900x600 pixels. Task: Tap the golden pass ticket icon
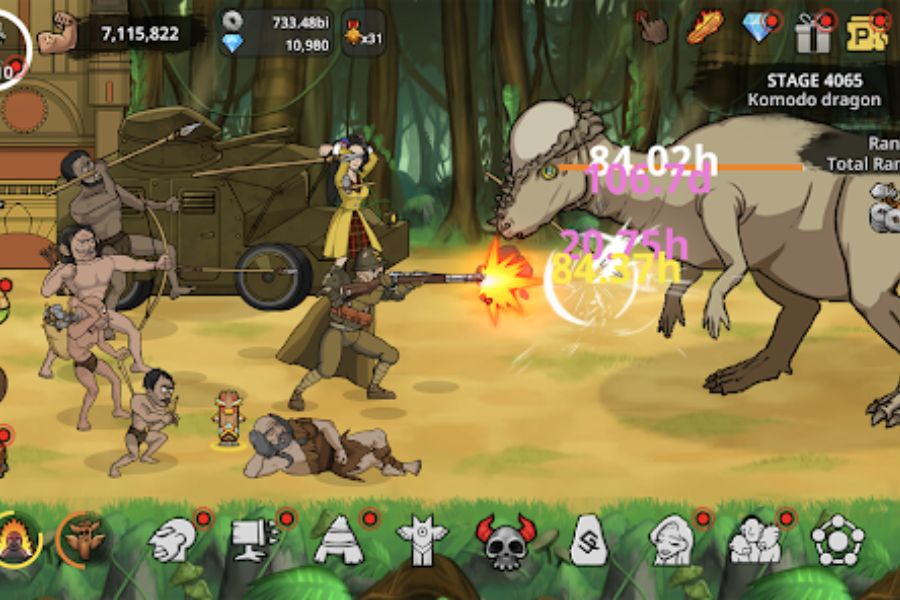pyautogui.click(x=865, y=33)
